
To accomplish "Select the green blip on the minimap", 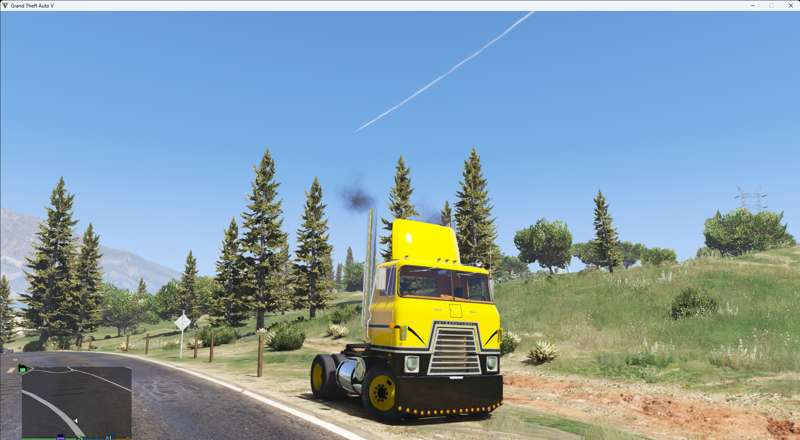I will [23, 369].
